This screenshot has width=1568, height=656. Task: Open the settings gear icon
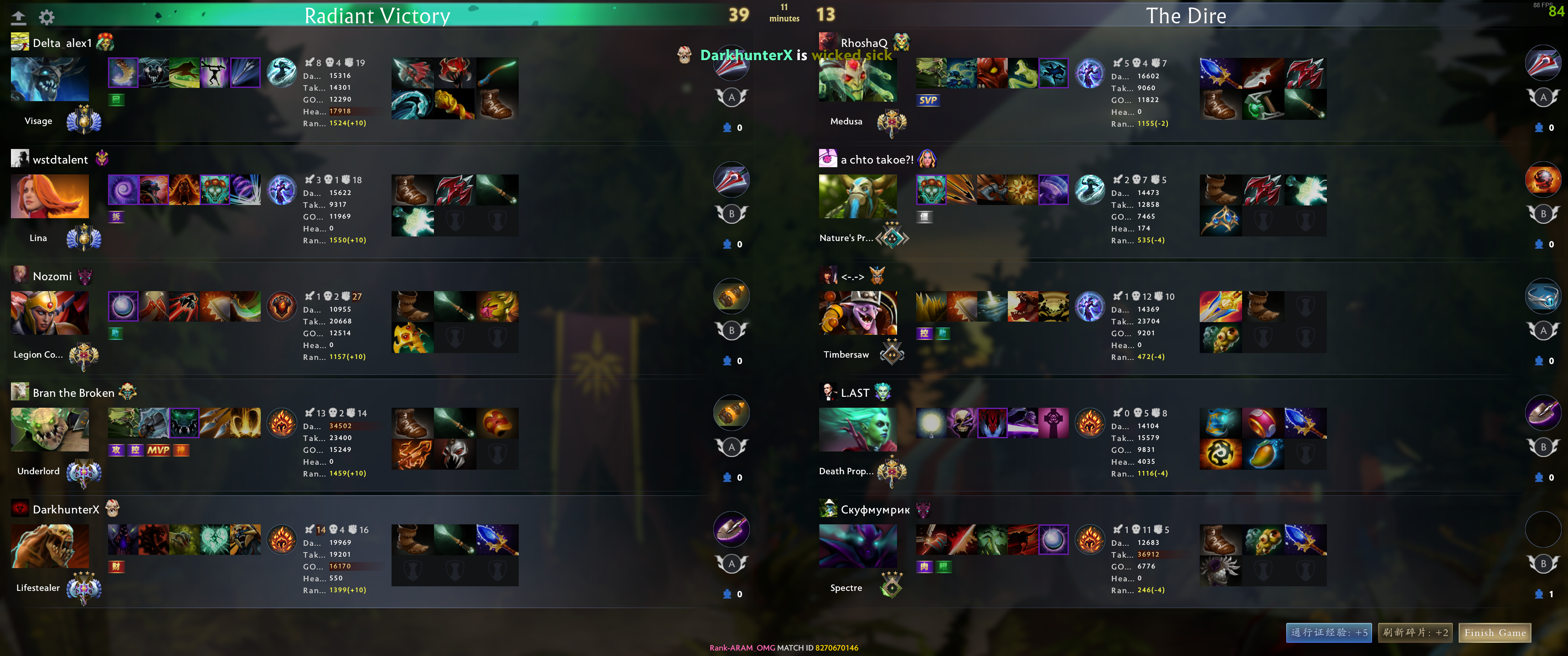(x=47, y=17)
